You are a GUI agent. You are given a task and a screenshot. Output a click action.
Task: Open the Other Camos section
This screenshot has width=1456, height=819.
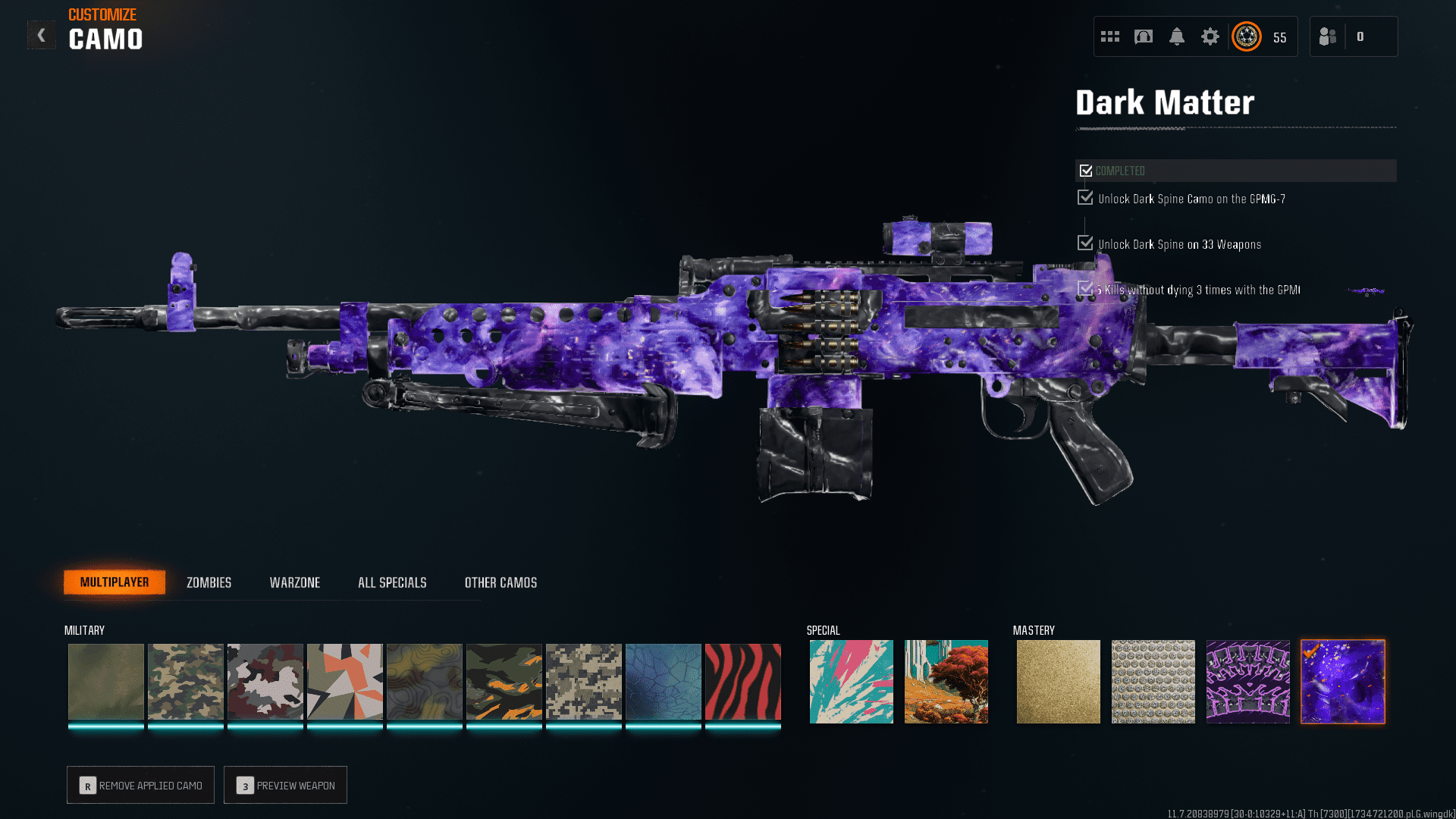click(500, 582)
